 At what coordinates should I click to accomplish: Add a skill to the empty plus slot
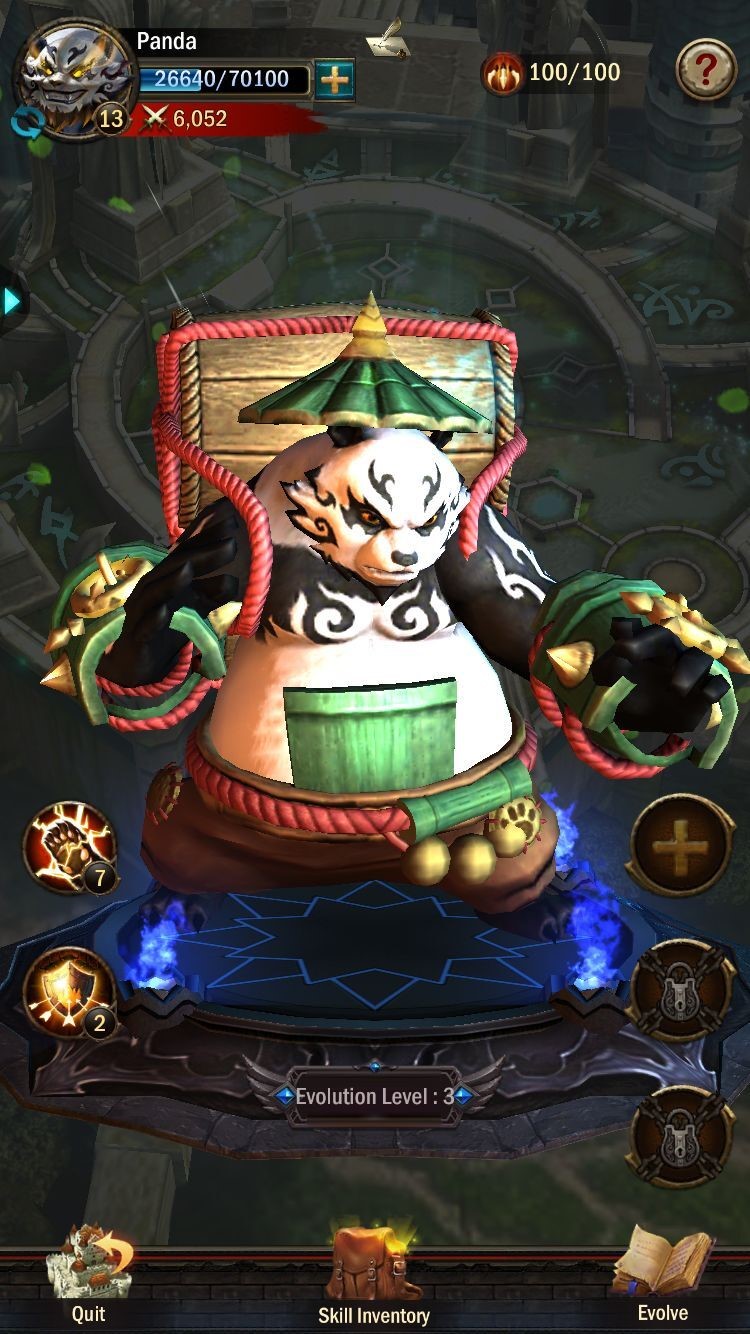point(682,847)
